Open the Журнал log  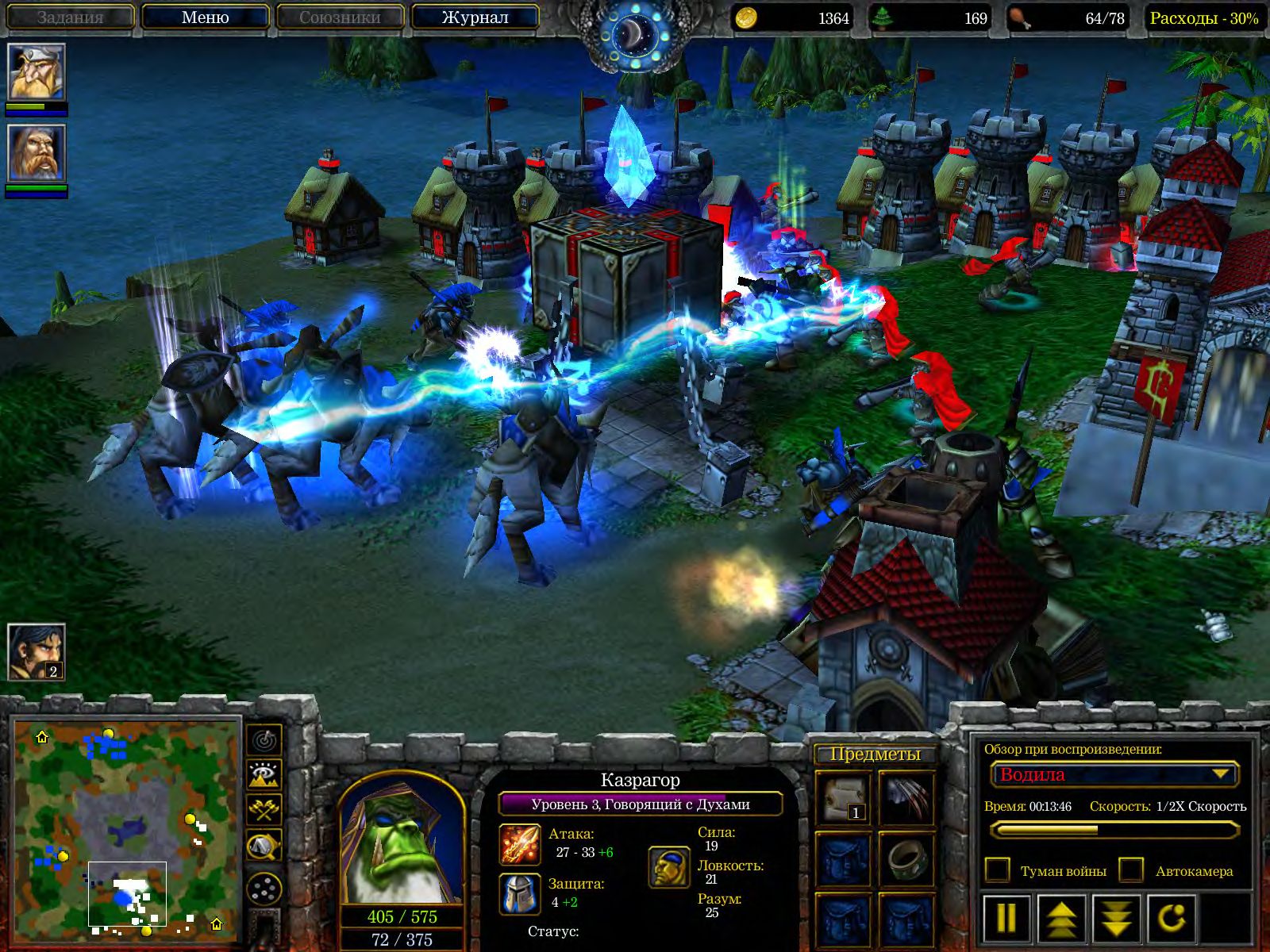pyautogui.click(x=475, y=17)
